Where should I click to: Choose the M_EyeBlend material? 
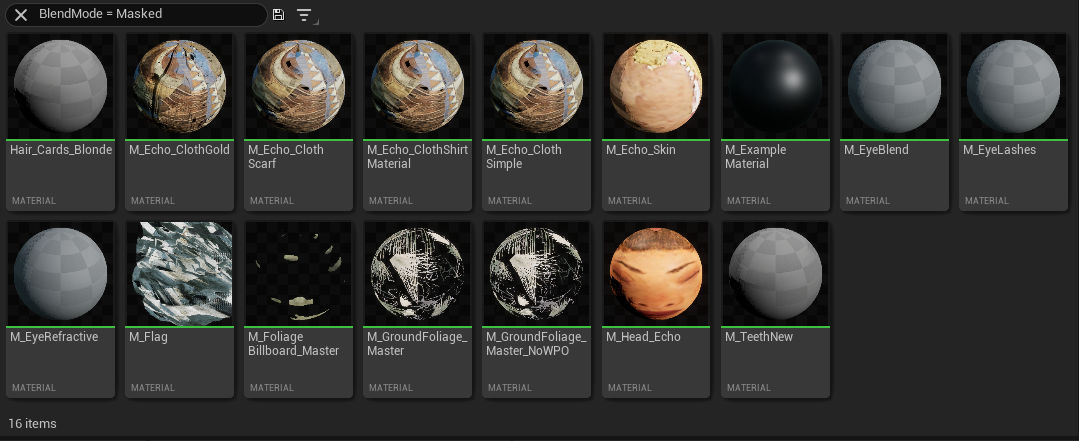pos(894,87)
